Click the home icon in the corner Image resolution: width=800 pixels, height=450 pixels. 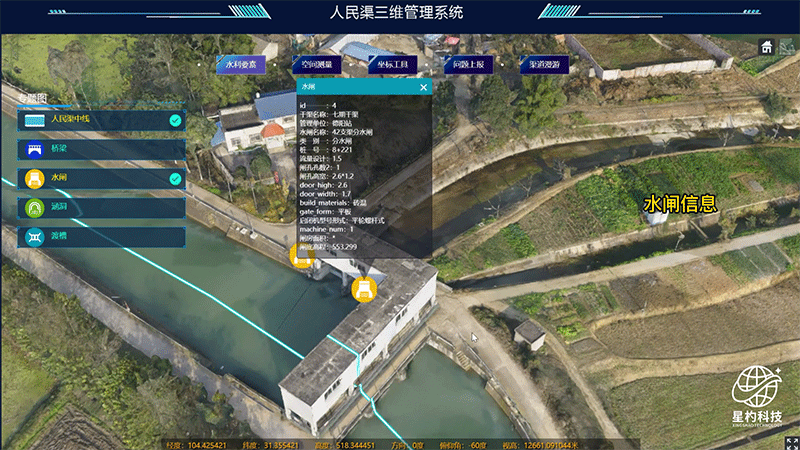(767, 46)
